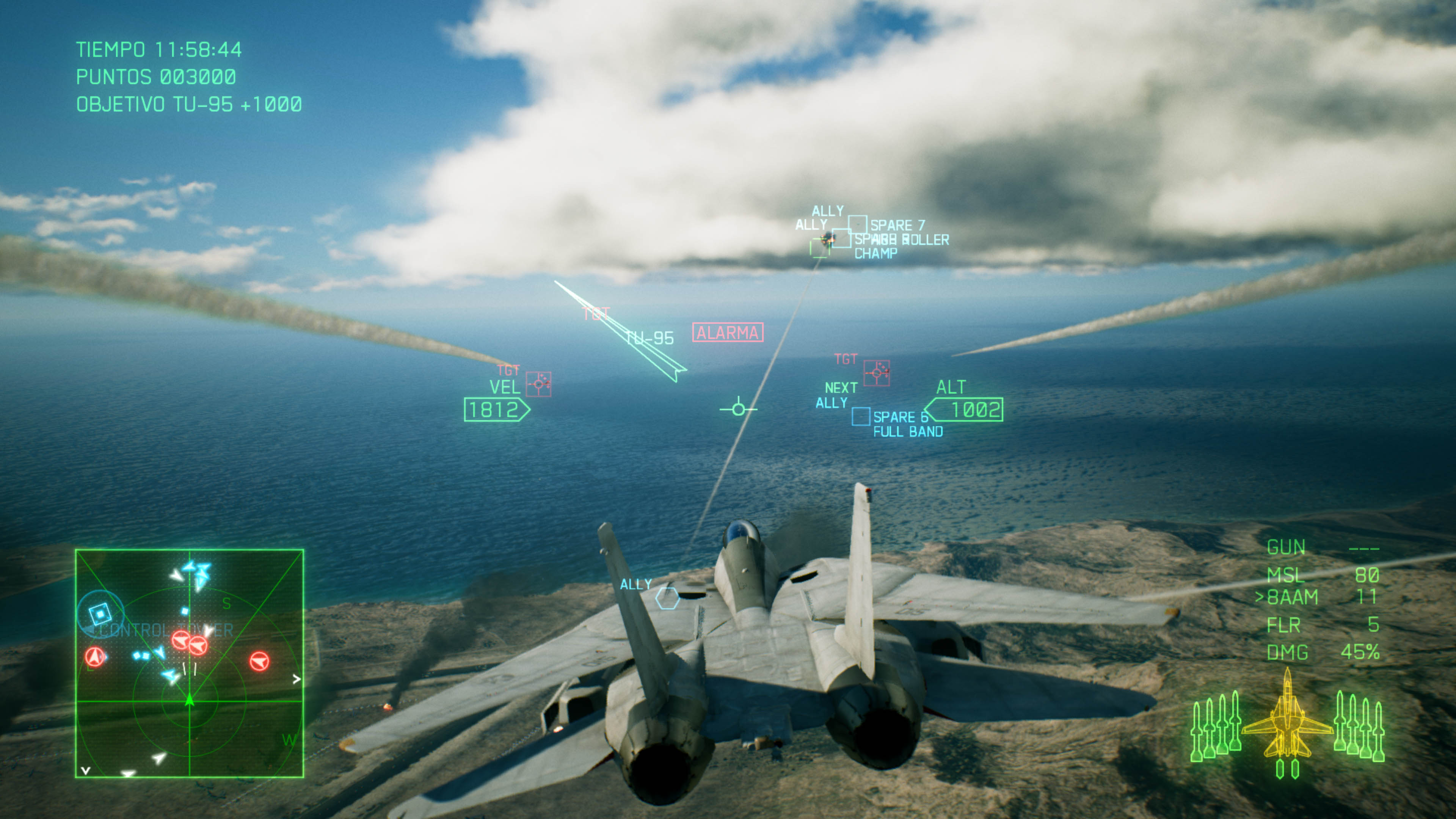Select the SPARE 6 Full Band ally marker
1456x819 pixels.
(x=861, y=417)
